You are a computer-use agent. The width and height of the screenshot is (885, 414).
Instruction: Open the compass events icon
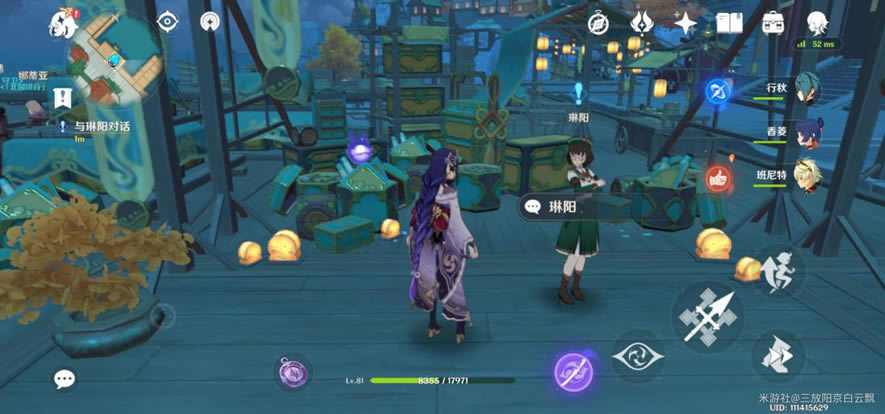pyautogui.click(x=599, y=22)
